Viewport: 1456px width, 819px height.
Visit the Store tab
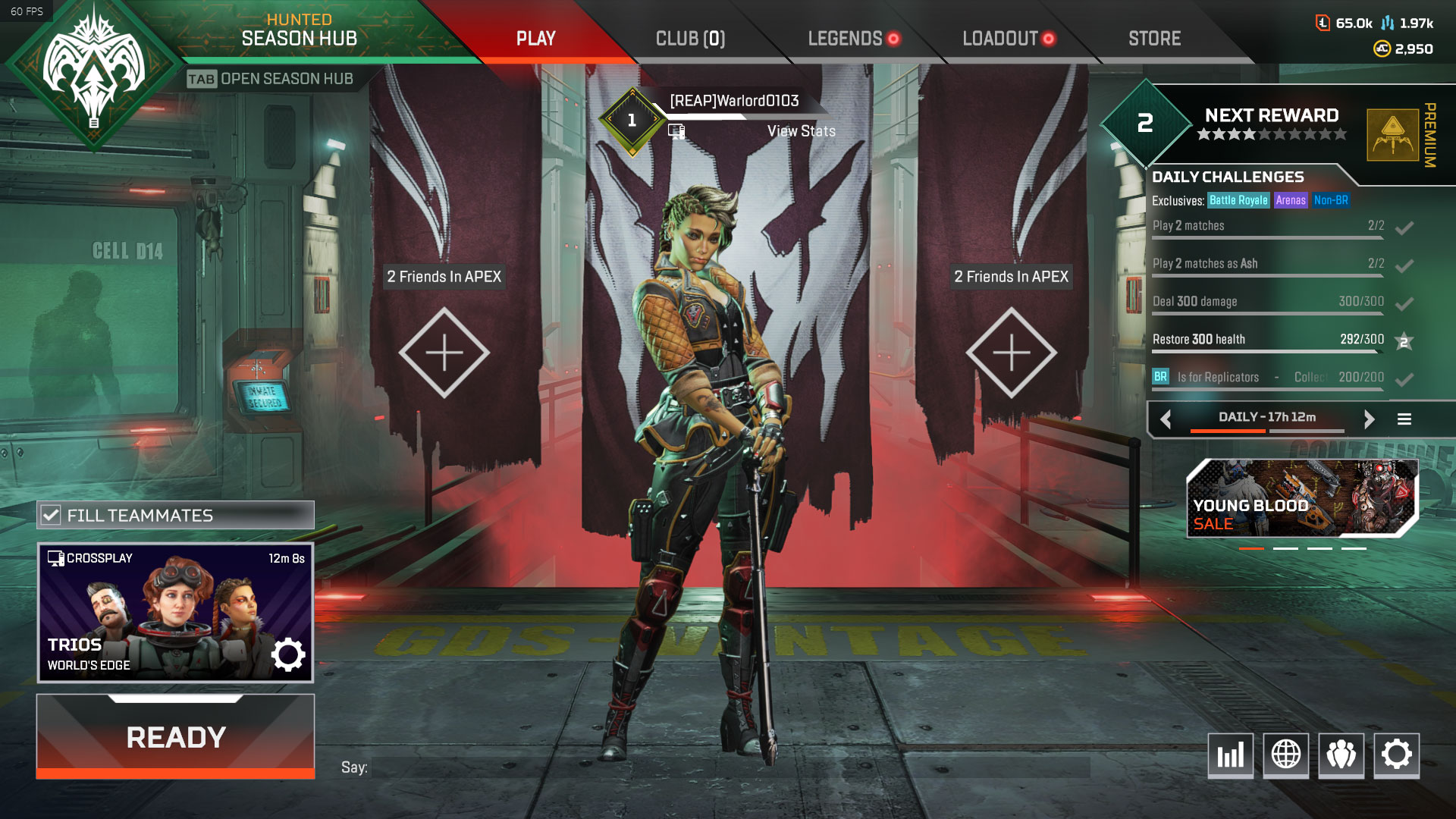coord(1154,39)
